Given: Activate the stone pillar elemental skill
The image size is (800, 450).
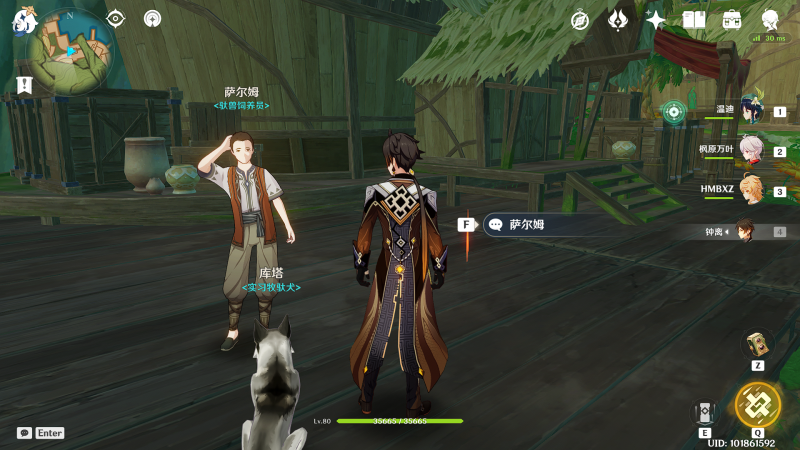Looking at the screenshot, I should (x=705, y=412).
